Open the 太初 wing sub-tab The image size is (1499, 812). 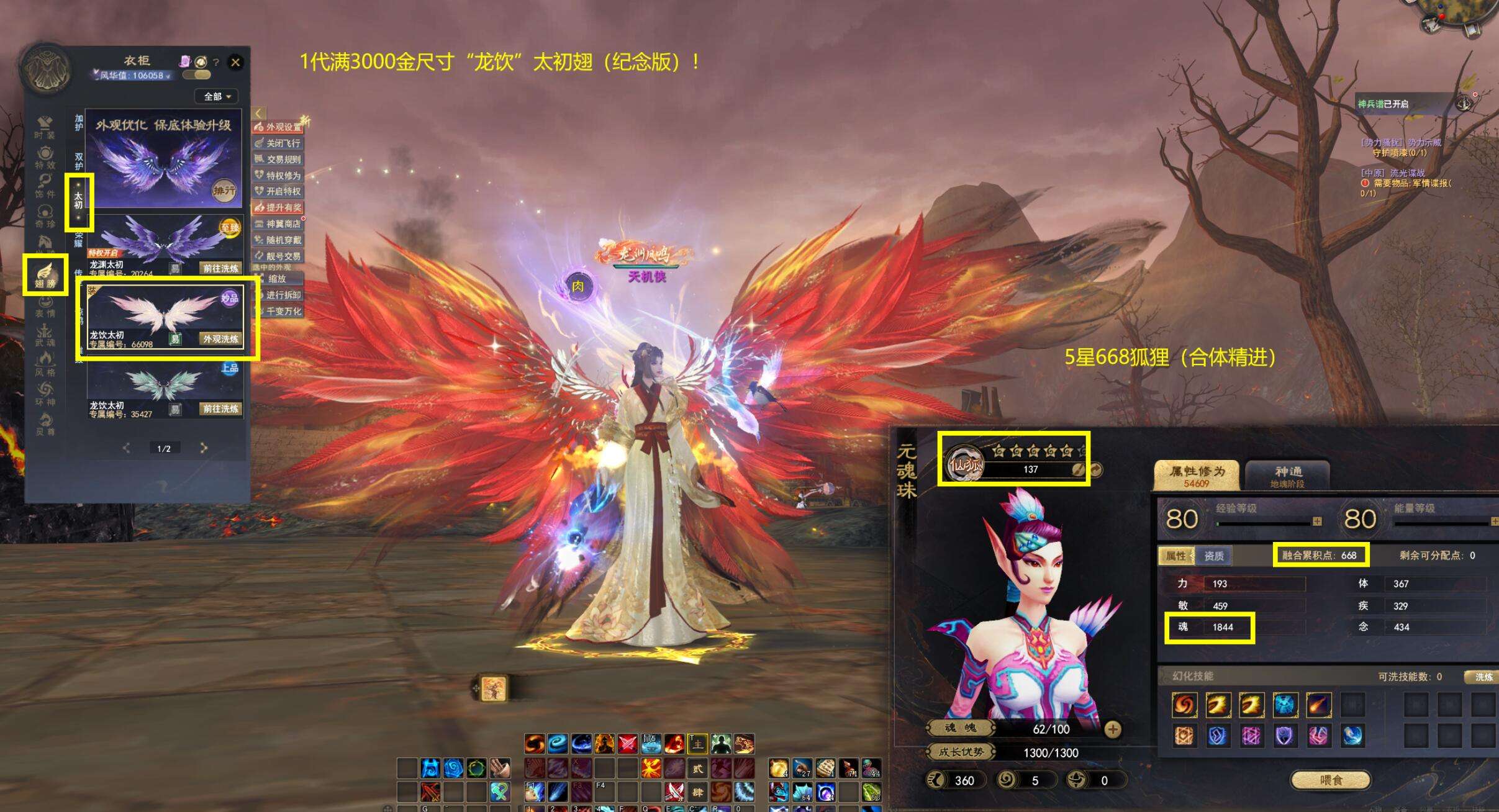click(x=78, y=202)
